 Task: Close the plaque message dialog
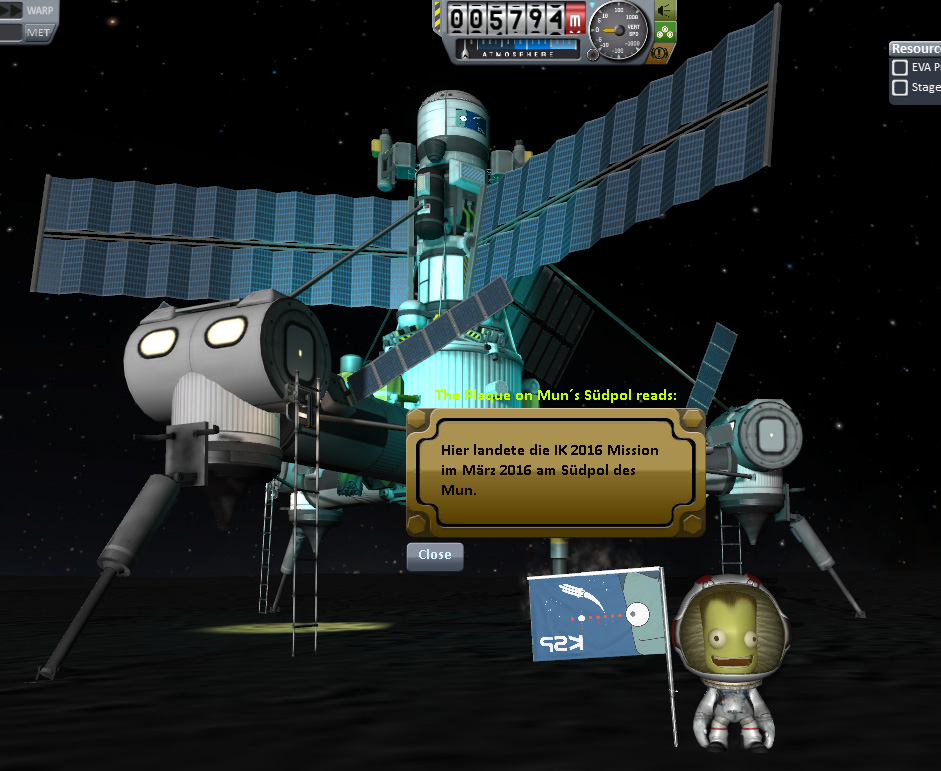coord(435,556)
